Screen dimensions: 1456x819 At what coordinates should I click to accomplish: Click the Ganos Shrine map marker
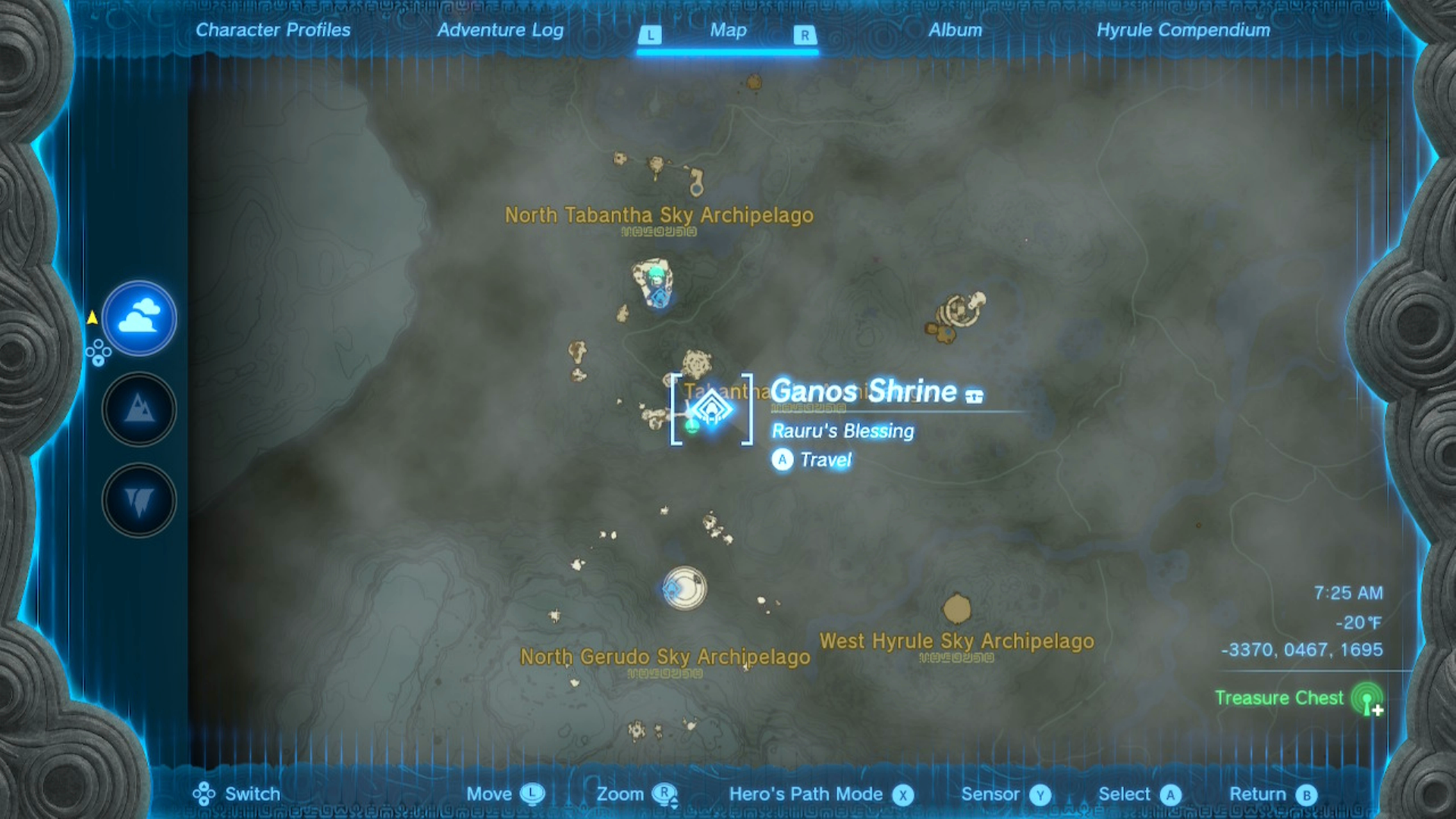coord(711,409)
